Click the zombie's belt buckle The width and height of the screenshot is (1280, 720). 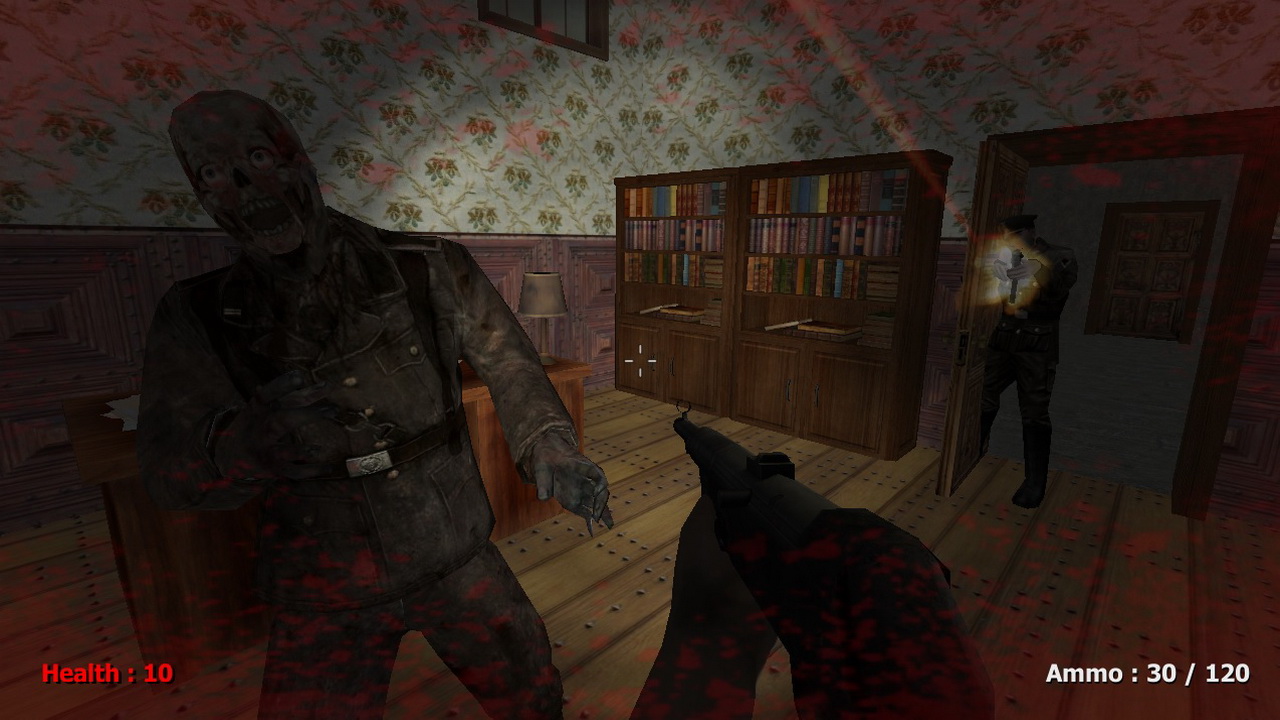(x=368, y=463)
